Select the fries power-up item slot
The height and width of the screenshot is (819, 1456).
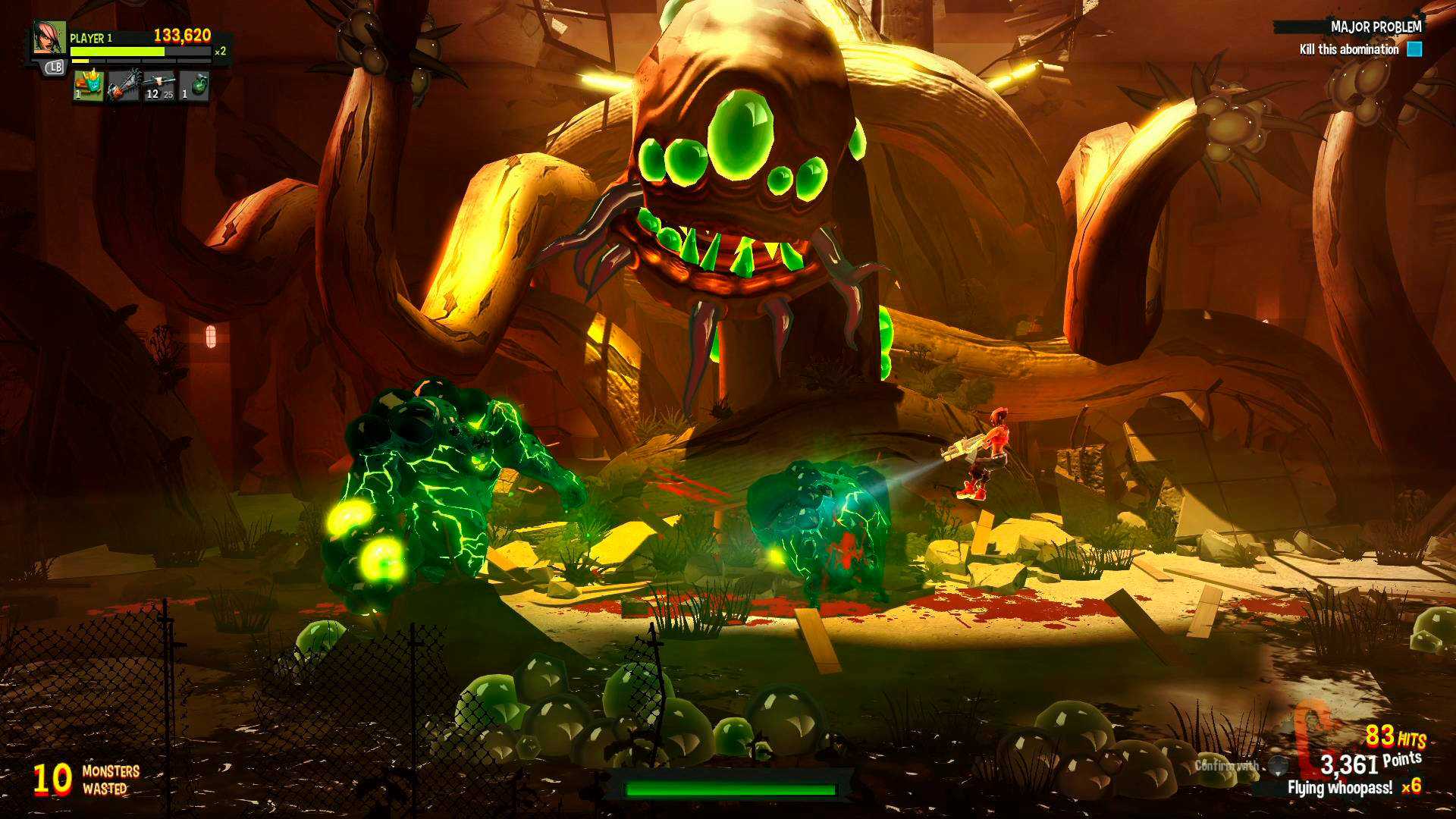[x=89, y=87]
